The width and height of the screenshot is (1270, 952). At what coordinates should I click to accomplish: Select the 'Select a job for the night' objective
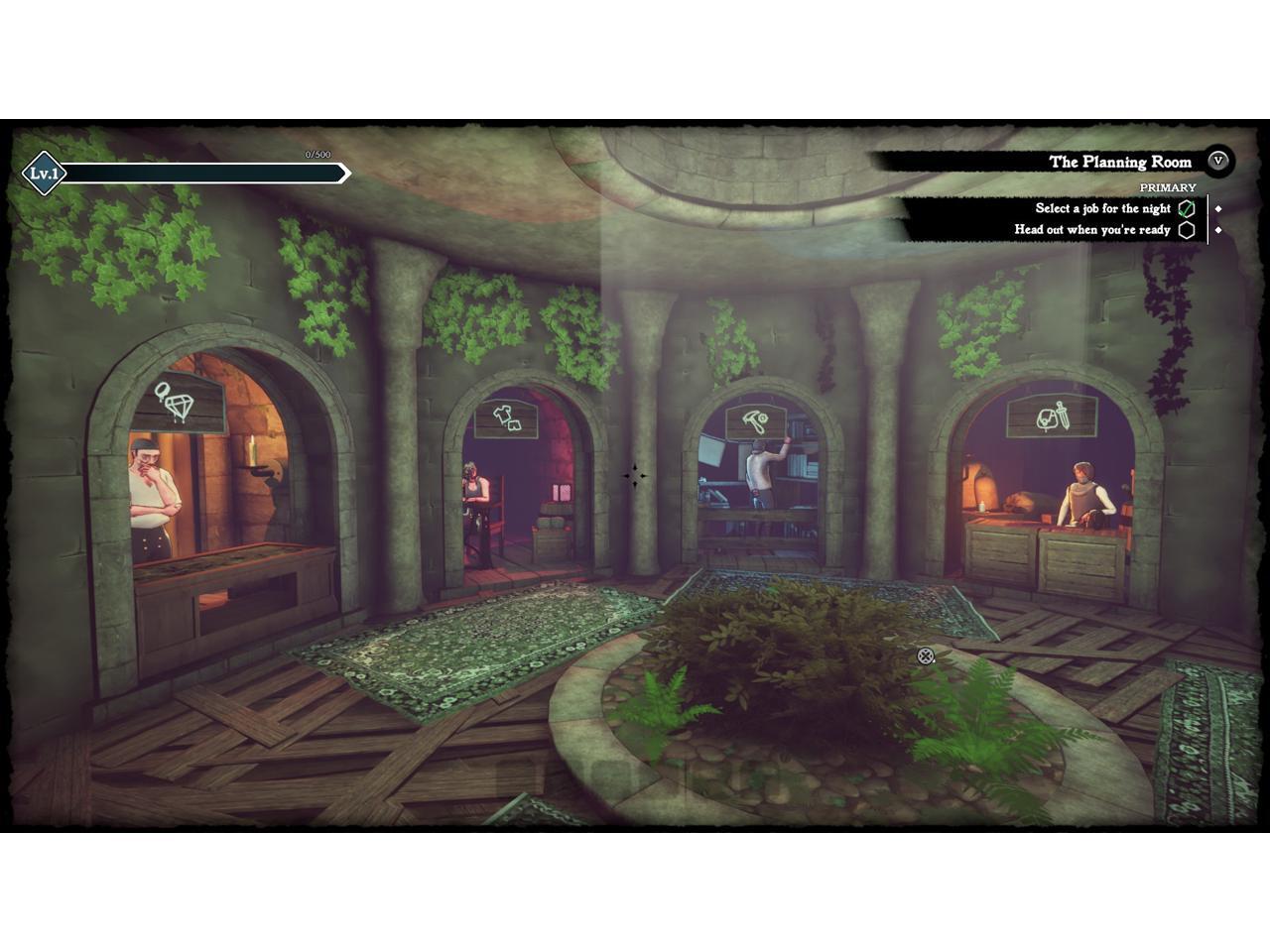click(1102, 208)
